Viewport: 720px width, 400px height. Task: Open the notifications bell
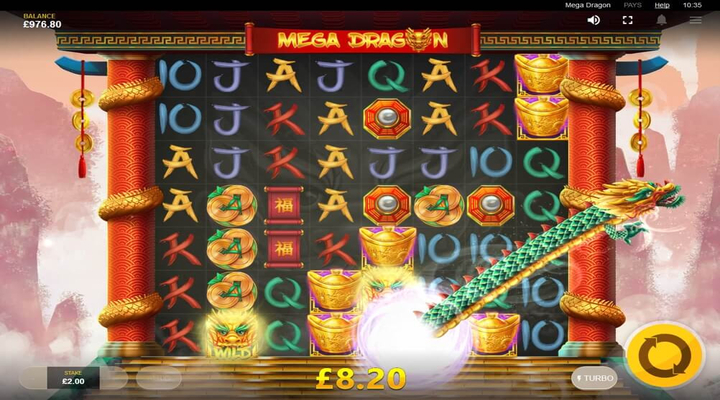coord(662,19)
